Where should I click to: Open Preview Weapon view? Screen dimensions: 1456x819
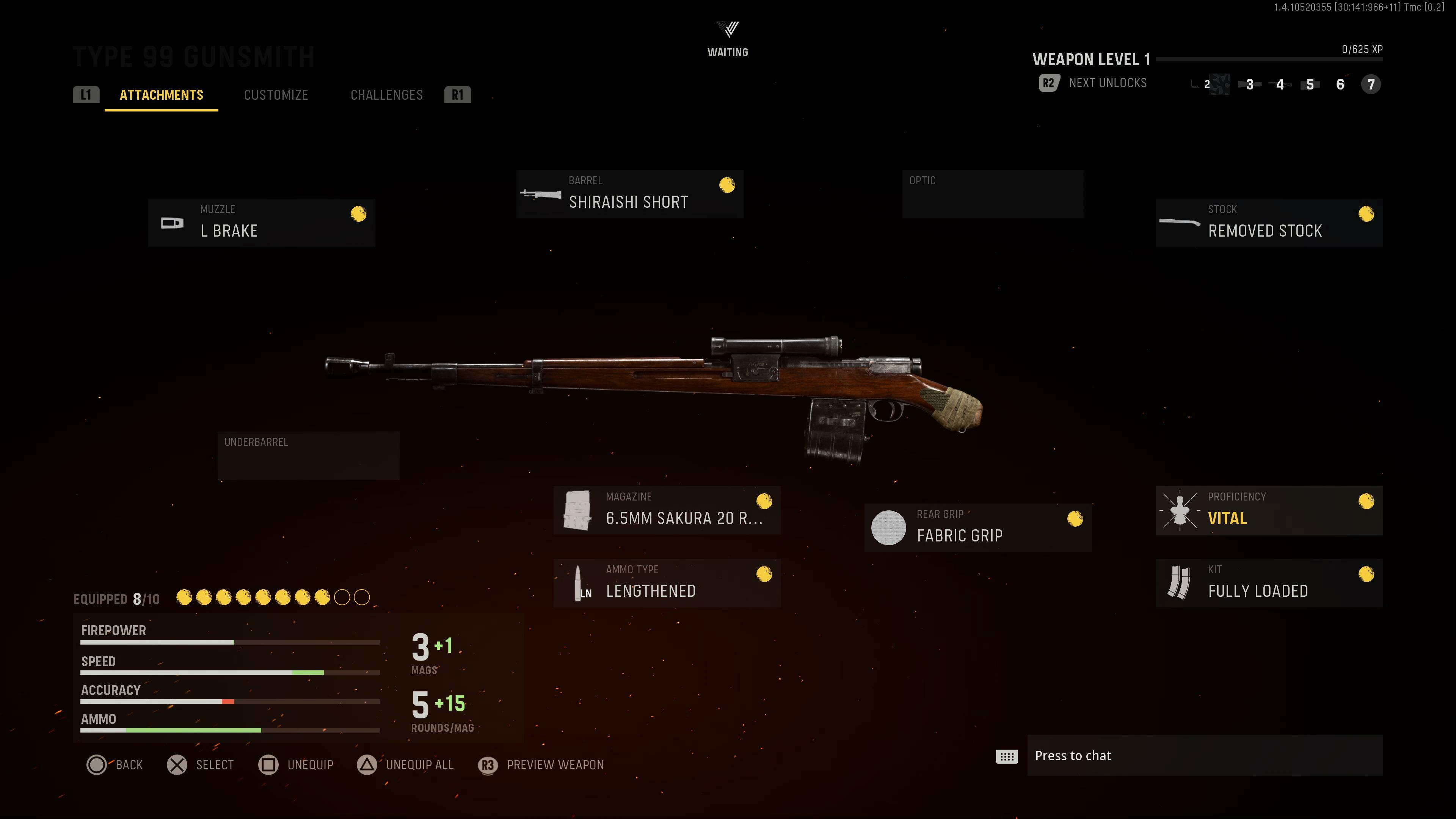(541, 765)
